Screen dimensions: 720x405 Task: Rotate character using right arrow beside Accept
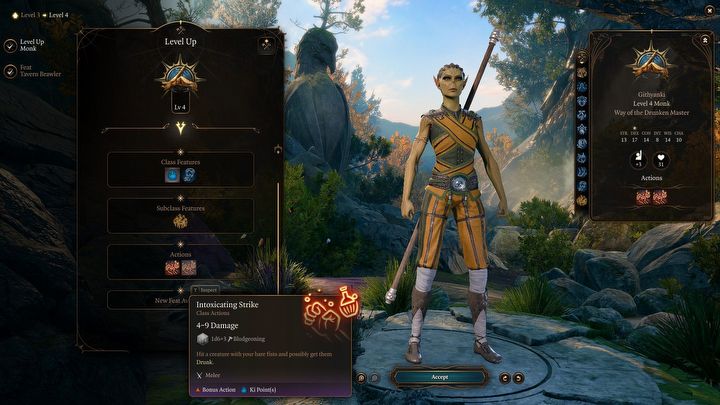click(519, 378)
